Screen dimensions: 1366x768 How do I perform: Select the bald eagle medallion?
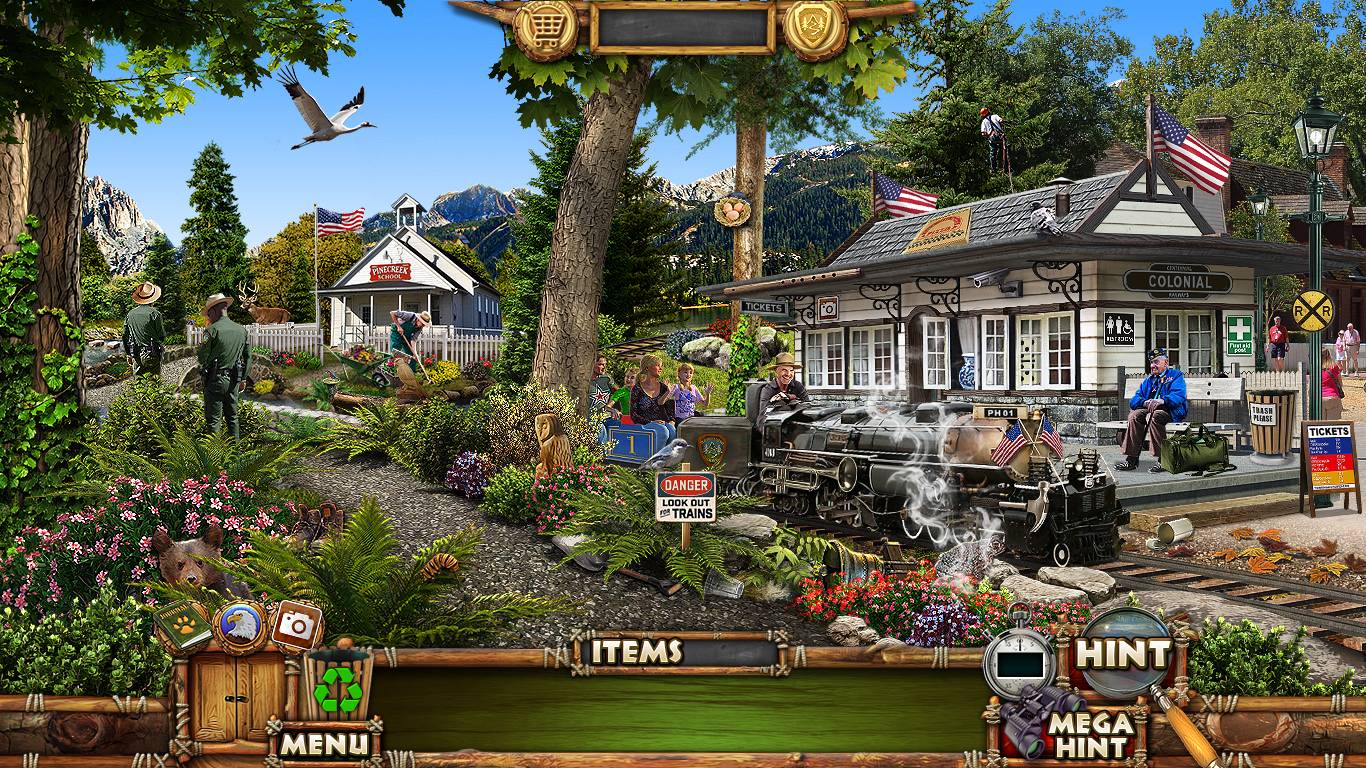click(x=241, y=627)
